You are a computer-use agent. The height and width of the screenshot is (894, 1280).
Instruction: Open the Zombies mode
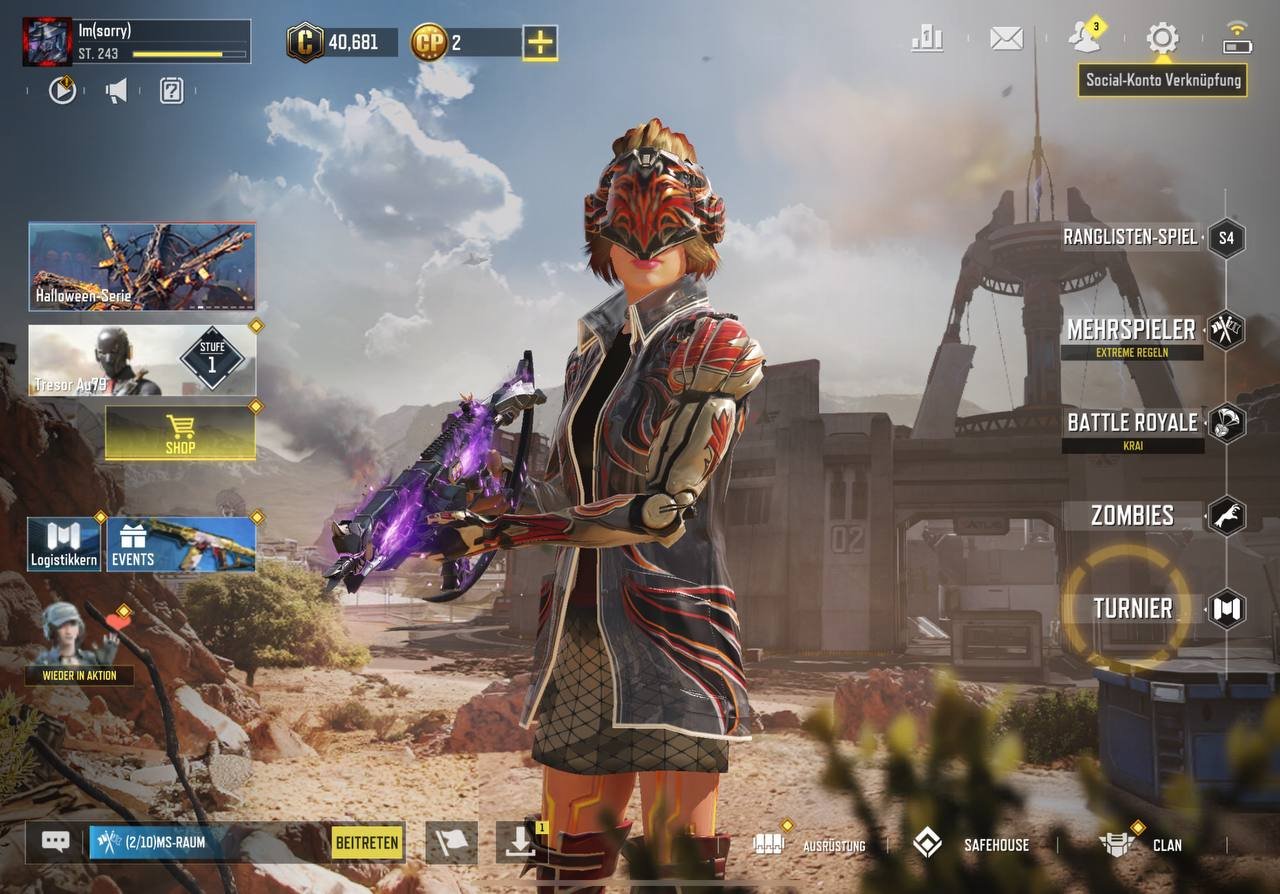click(1132, 516)
